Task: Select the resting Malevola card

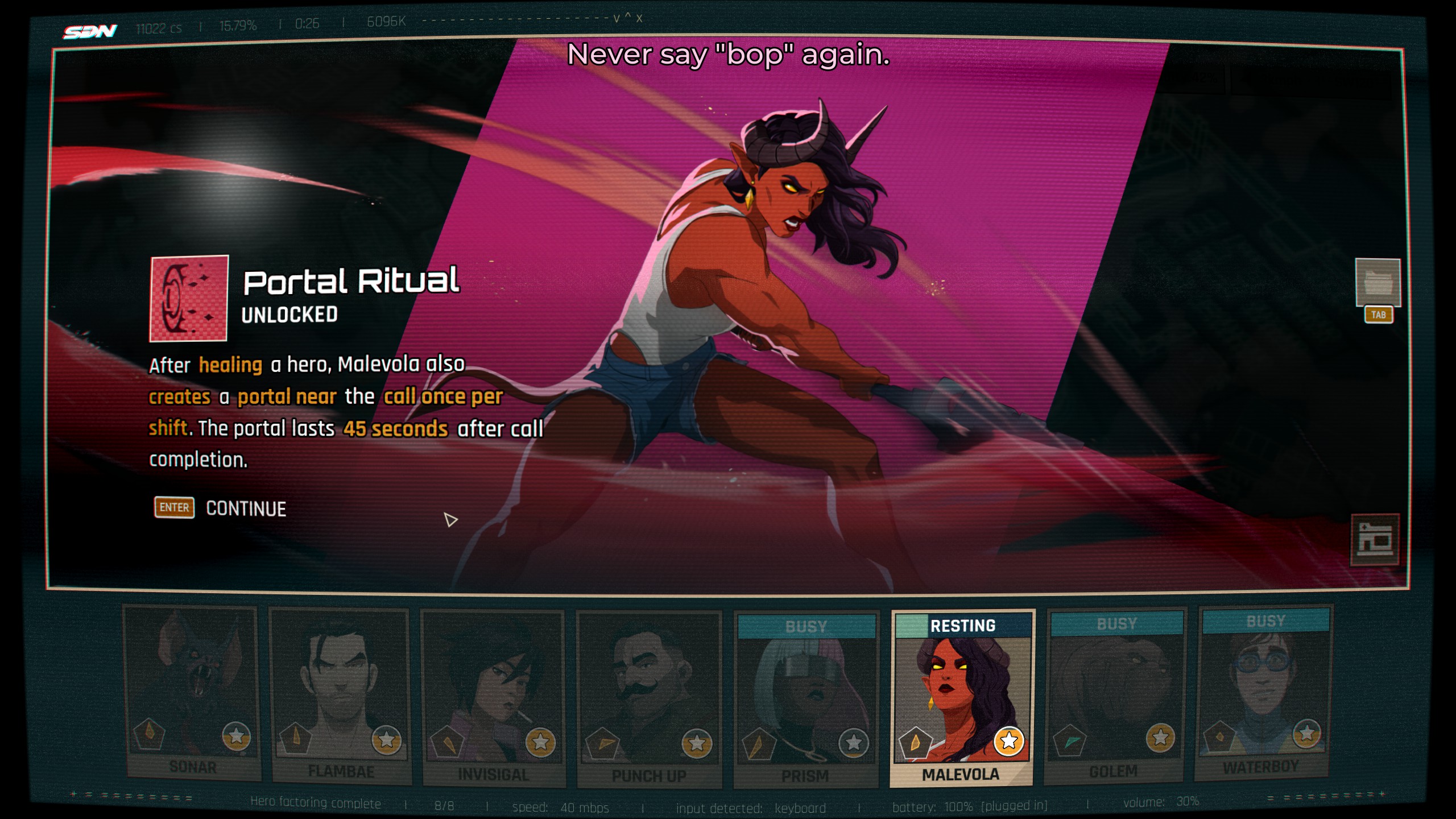Action: 962,697
